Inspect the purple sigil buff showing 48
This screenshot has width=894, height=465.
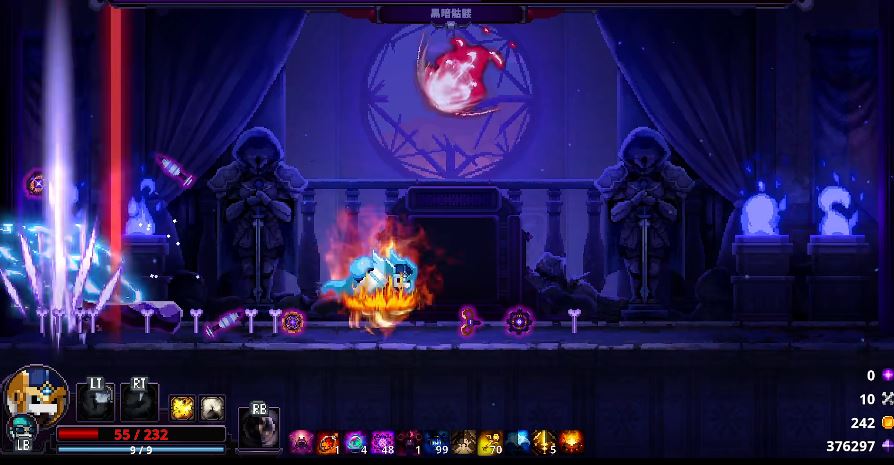(x=382, y=440)
